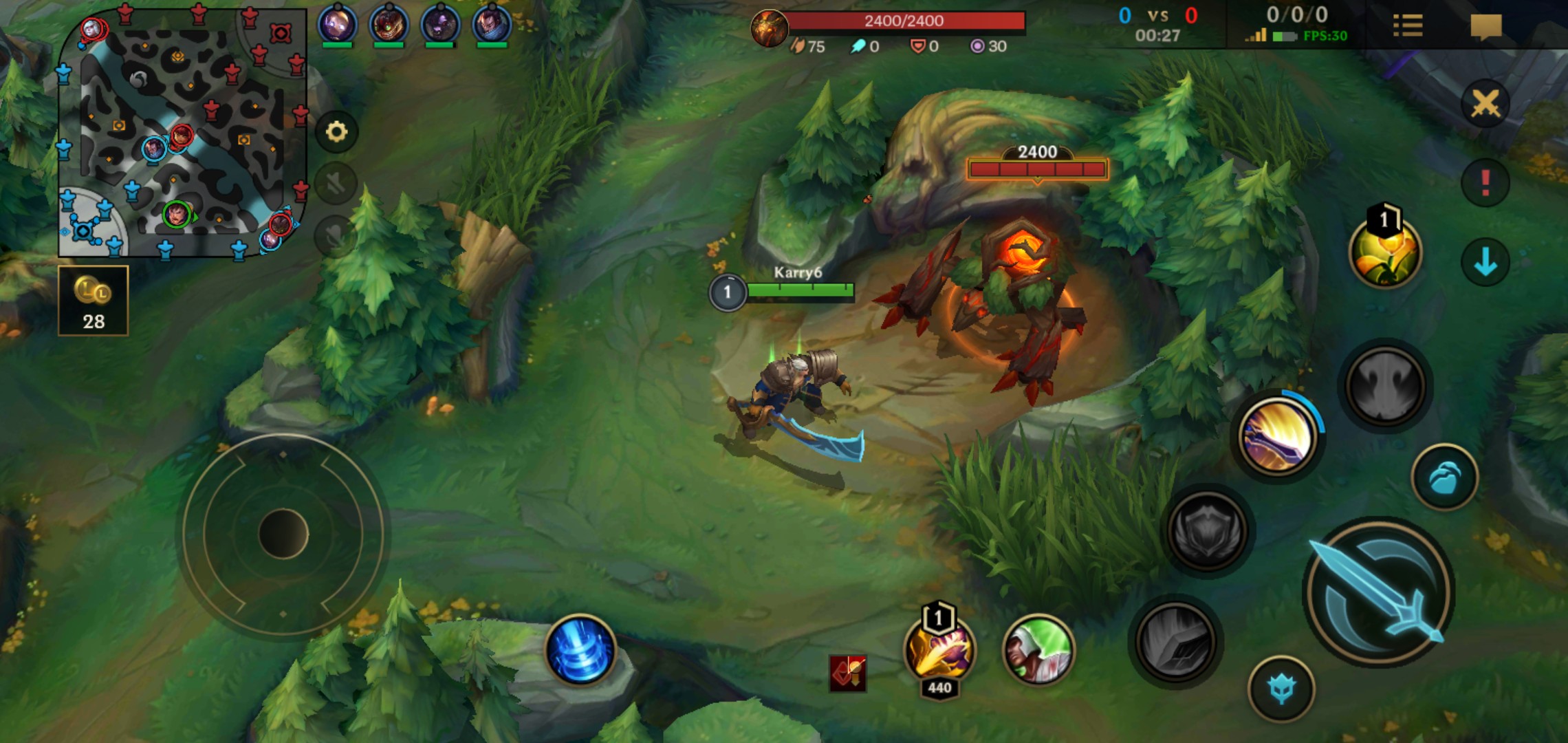The image size is (1568, 743).
Task: Buy the suggested red item icon
Action: click(848, 674)
